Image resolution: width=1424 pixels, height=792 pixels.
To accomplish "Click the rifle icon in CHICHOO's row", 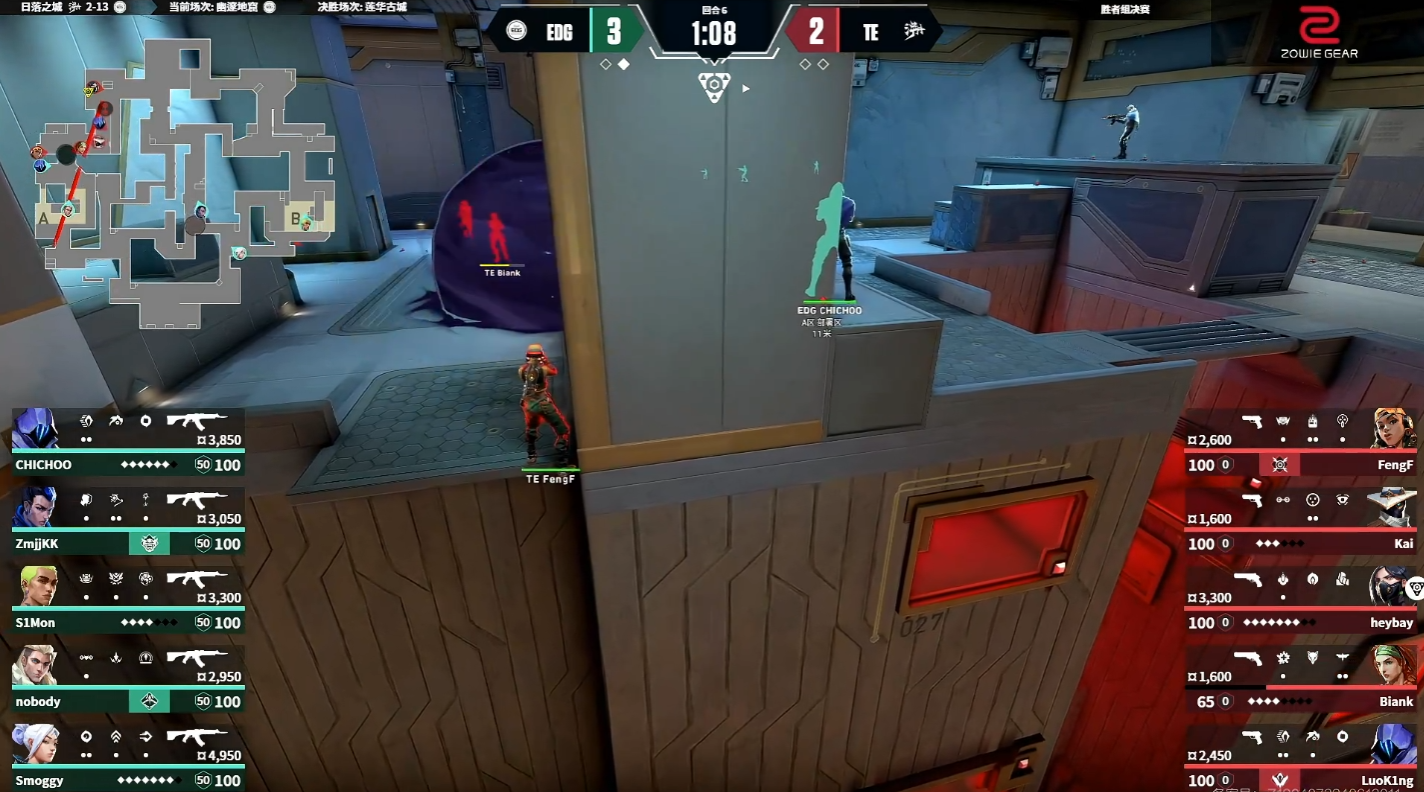I will (x=196, y=421).
